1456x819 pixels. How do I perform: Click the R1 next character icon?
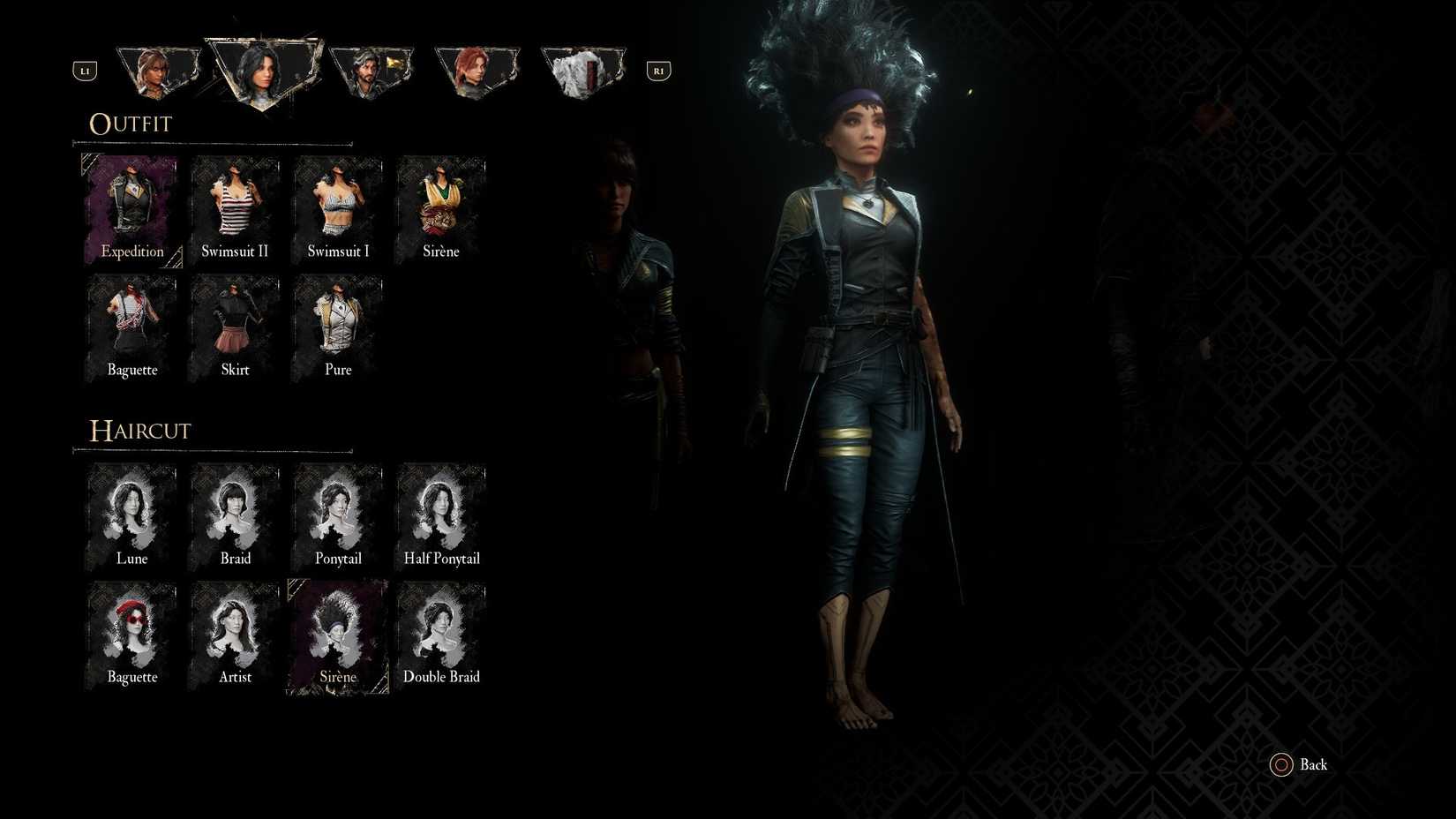point(657,71)
